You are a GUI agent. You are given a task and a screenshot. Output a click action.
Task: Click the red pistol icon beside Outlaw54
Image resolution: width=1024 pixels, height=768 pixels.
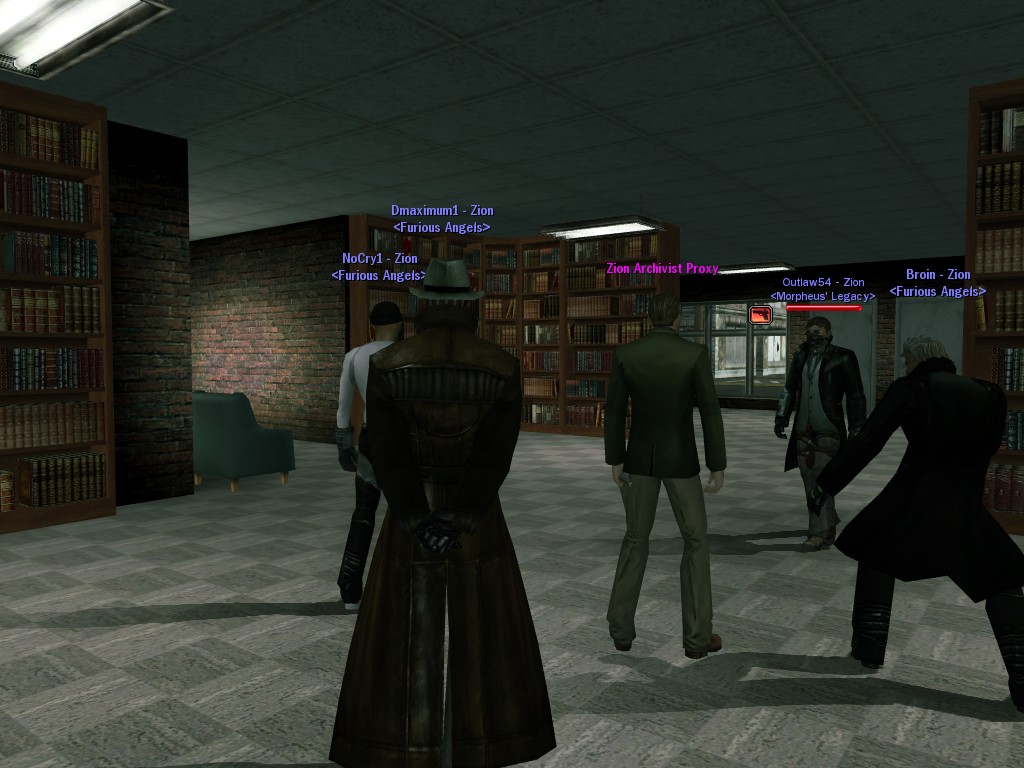coord(761,315)
